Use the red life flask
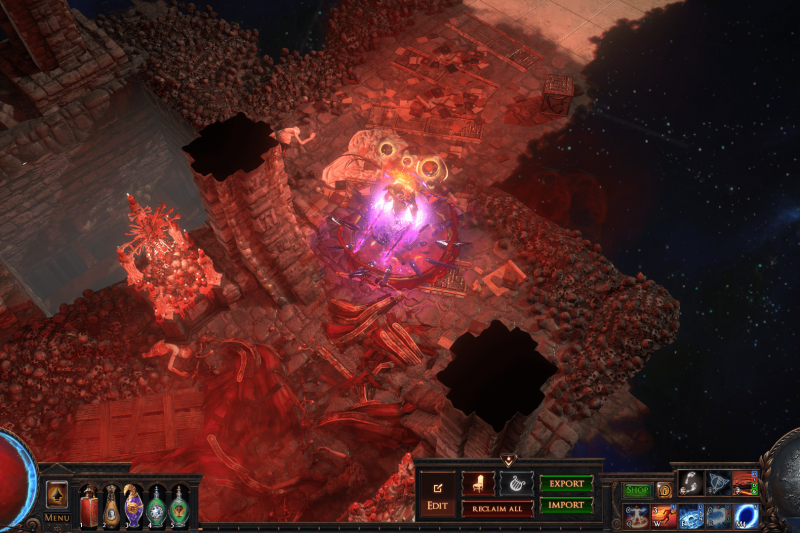 pyautogui.click(x=89, y=506)
